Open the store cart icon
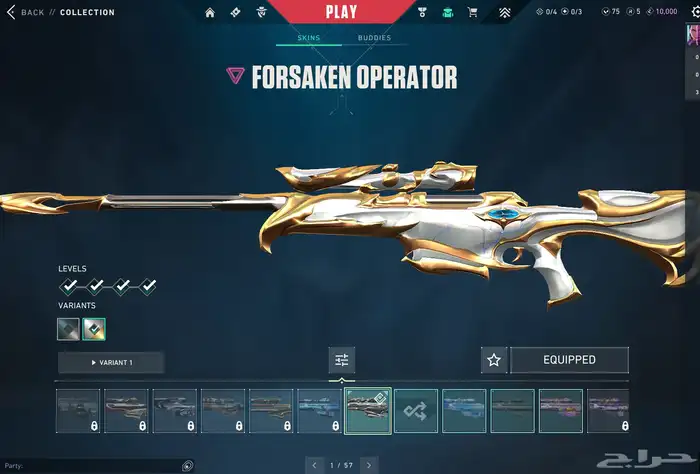Viewport: 700px width, 474px height. pyautogui.click(x=473, y=13)
